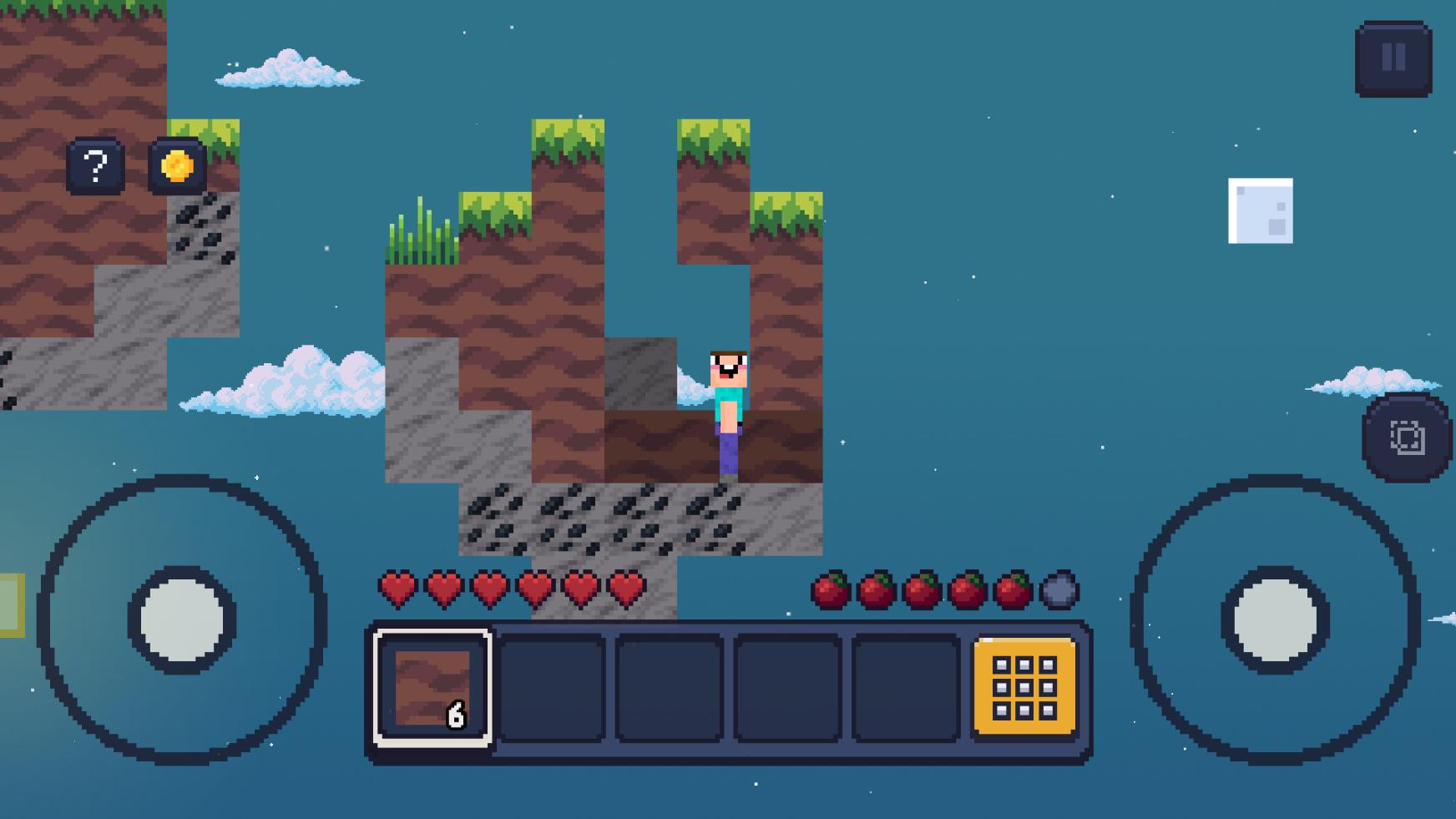Tap the block selection frame button
Viewport: 1456px width, 819px height.
(1407, 437)
